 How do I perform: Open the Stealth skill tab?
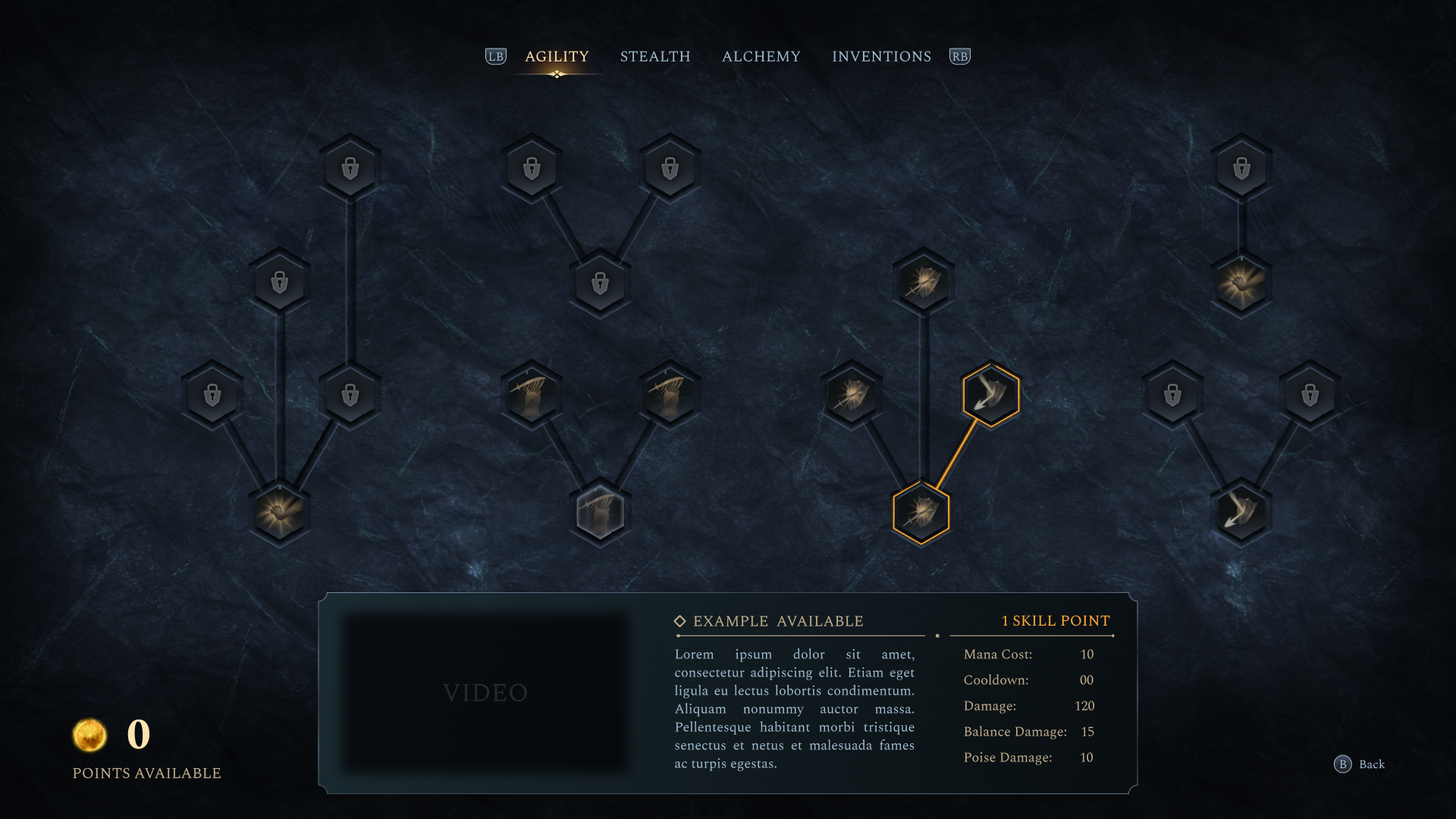pyautogui.click(x=655, y=57)
